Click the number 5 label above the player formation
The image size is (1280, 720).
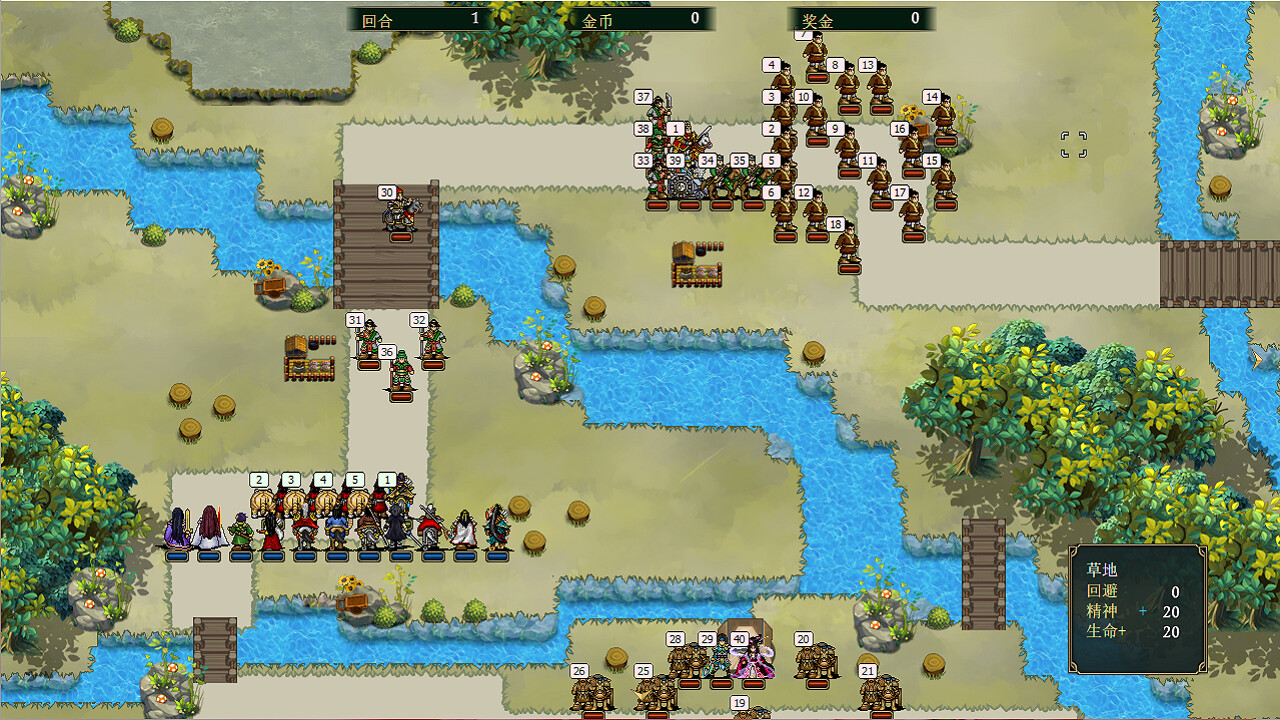tap(353, 480)
